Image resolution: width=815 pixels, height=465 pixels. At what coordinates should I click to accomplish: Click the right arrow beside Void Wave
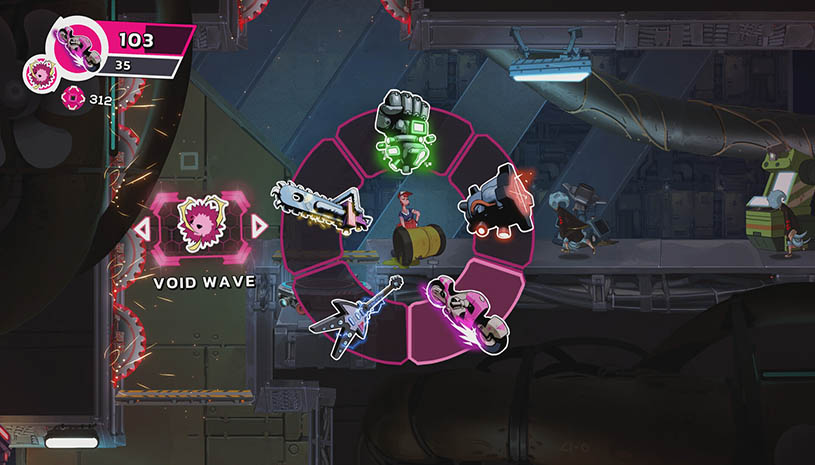[260, 227]
